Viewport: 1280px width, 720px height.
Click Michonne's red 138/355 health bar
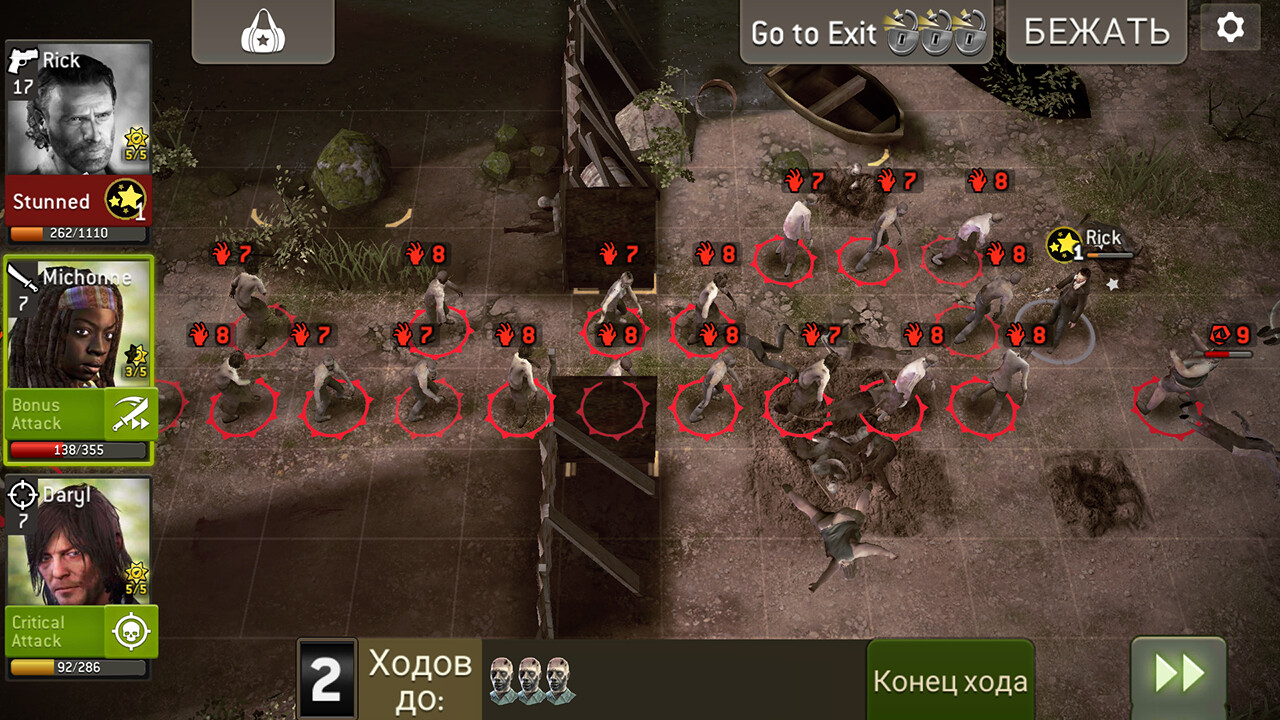pos(78,449)
